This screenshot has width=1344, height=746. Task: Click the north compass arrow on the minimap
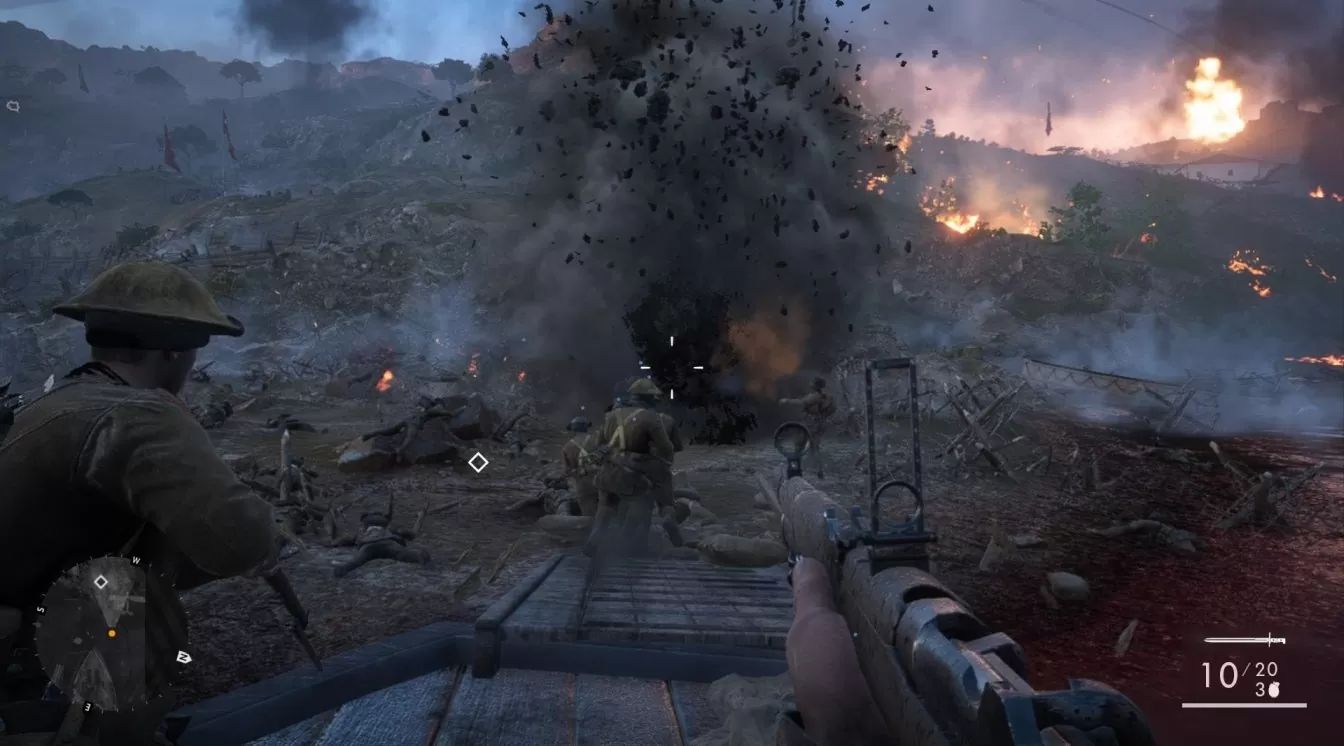pos(183,657)
